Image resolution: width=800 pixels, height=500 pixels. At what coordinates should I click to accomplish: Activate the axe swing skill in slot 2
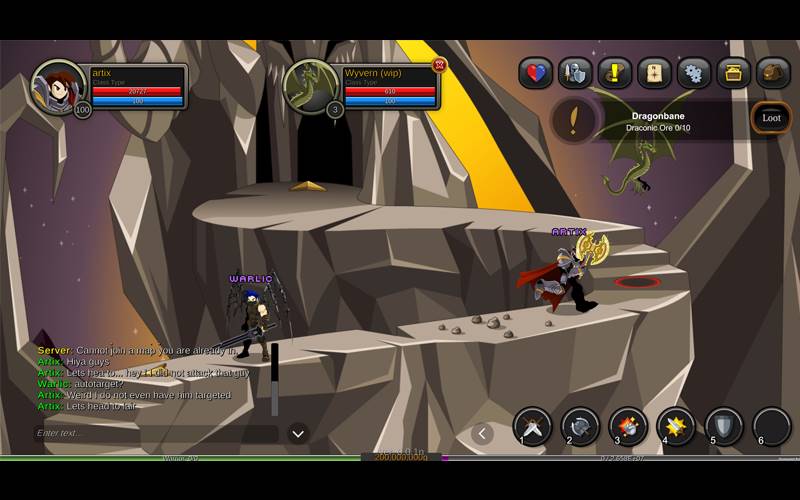580,427
